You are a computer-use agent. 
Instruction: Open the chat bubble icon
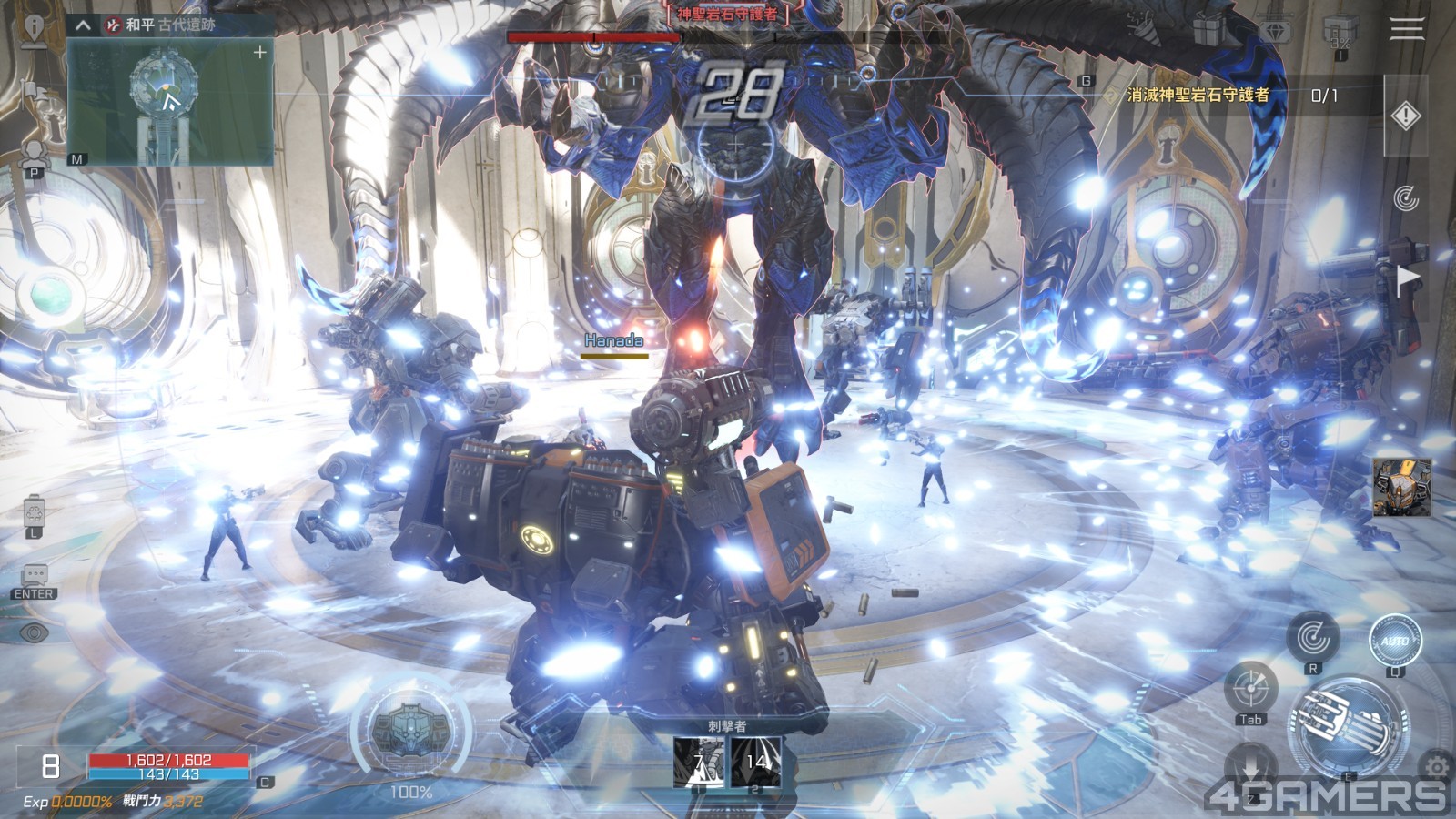tap(35, 575)
